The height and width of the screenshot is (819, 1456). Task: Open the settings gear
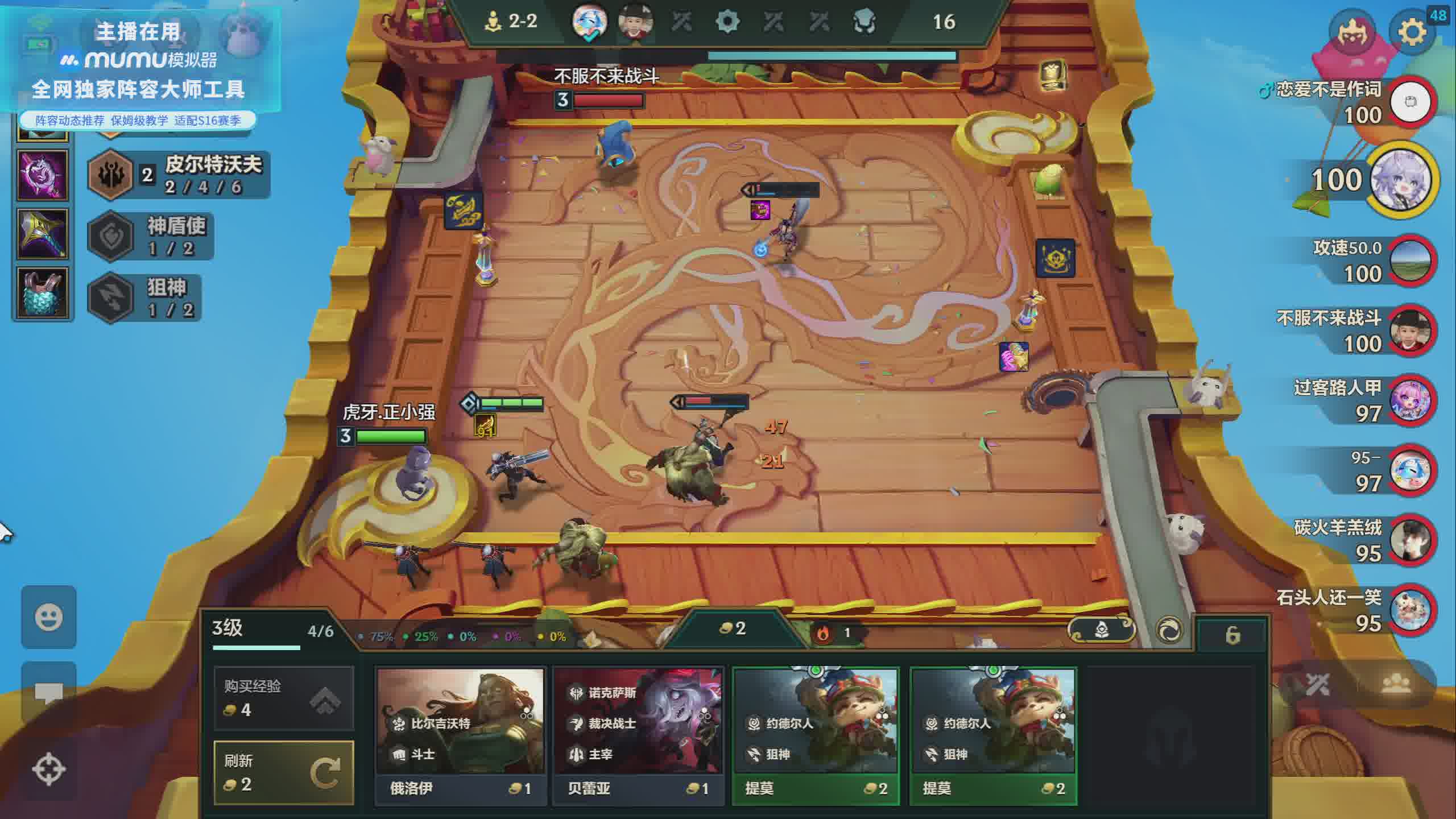(1412, 32)
